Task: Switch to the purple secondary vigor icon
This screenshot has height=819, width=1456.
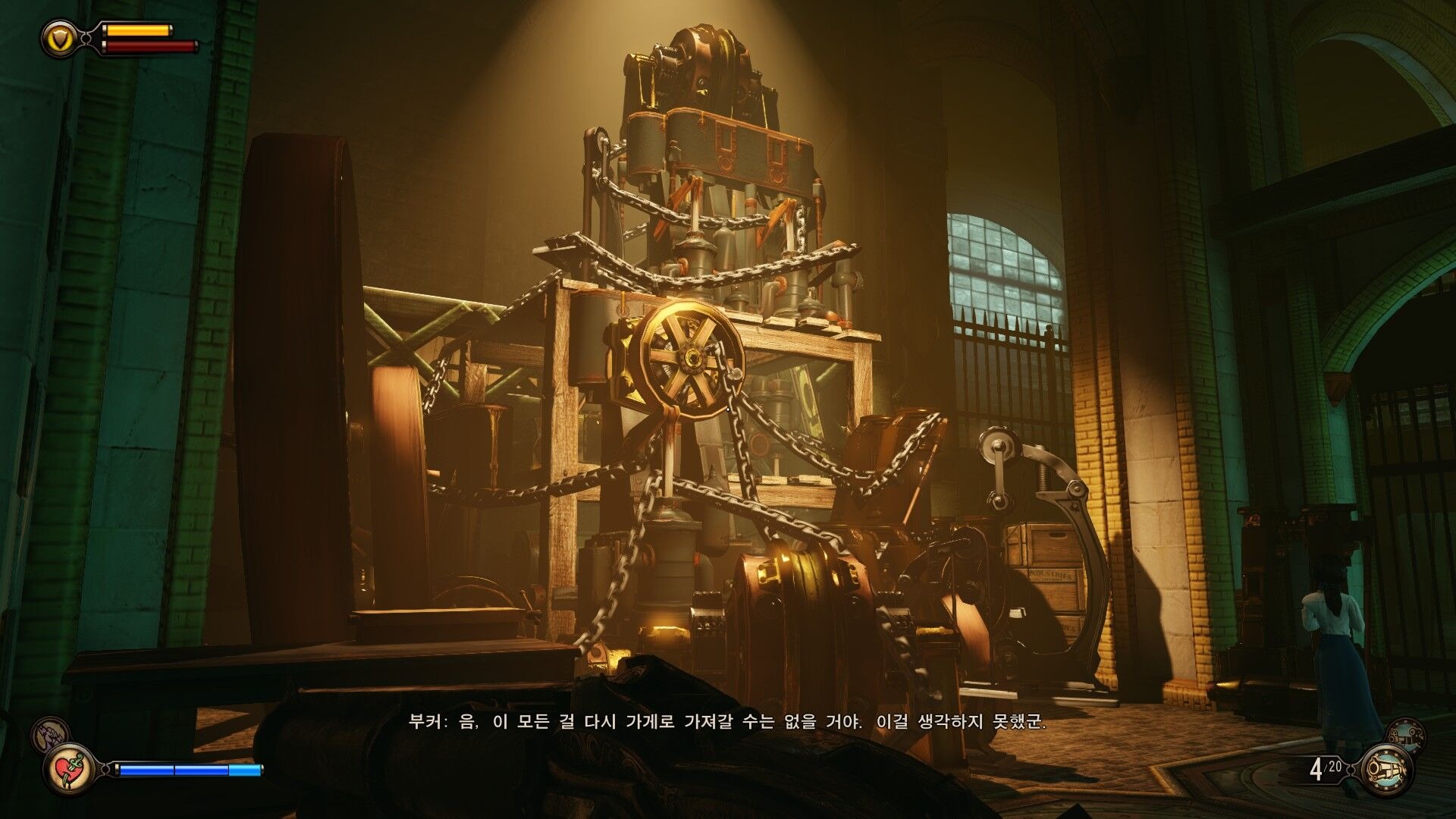Action: [49, 733]
